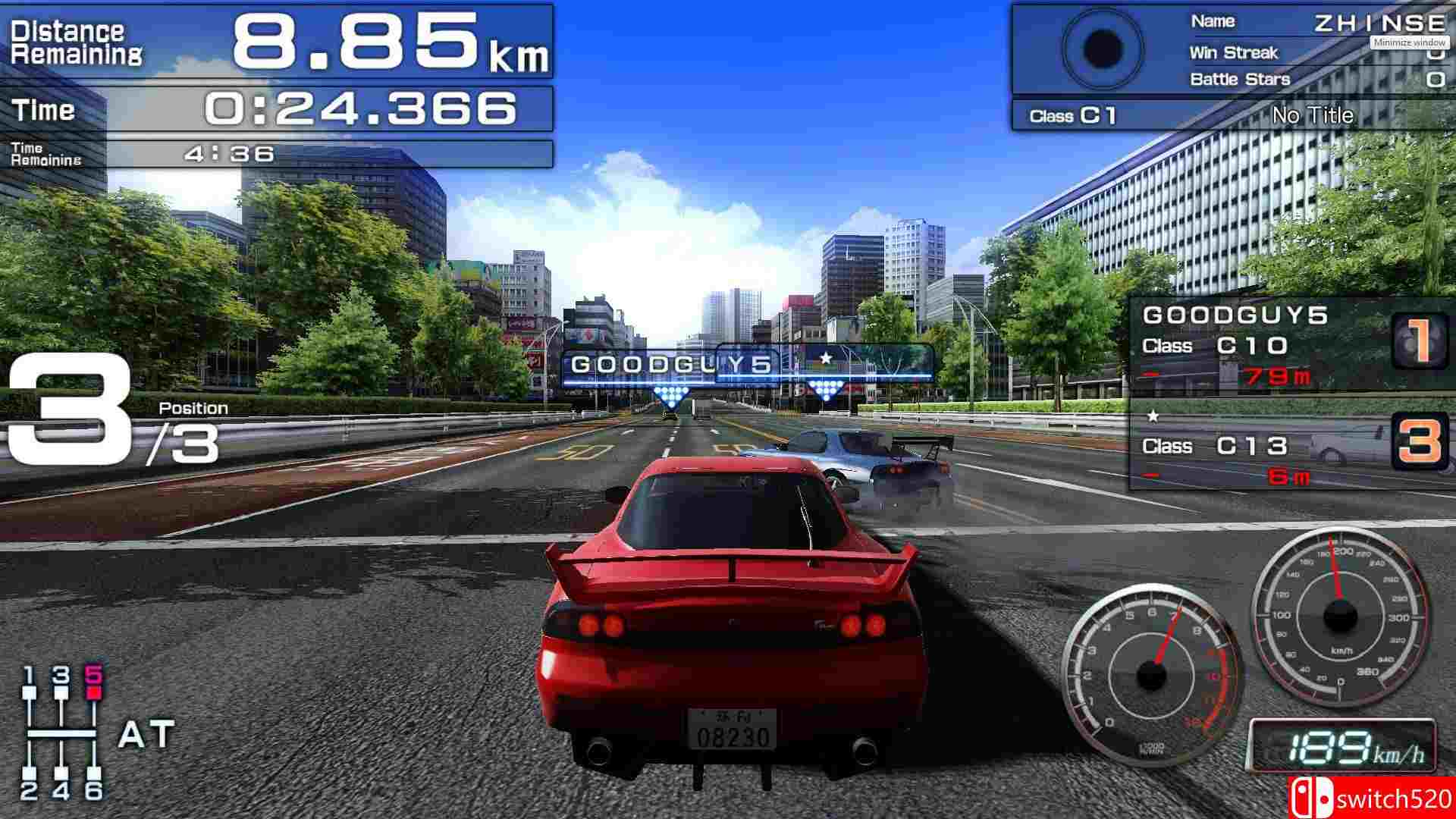
Task: Click the Minimize window button
Action: point(1408,43)
